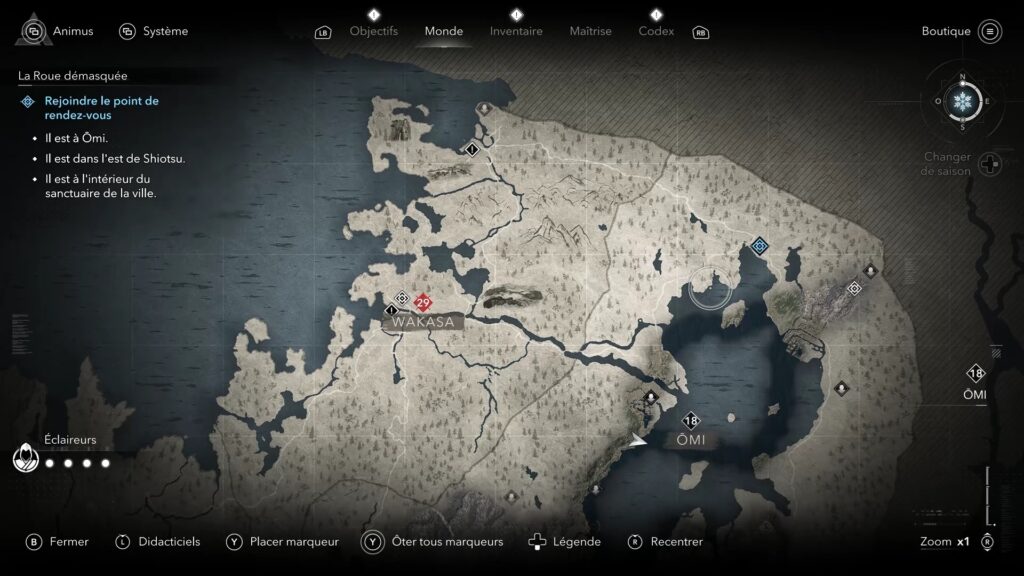
Task: Click the Éclaireurs scouts icon
Action: pyautogui.click(x=24, y=460)
